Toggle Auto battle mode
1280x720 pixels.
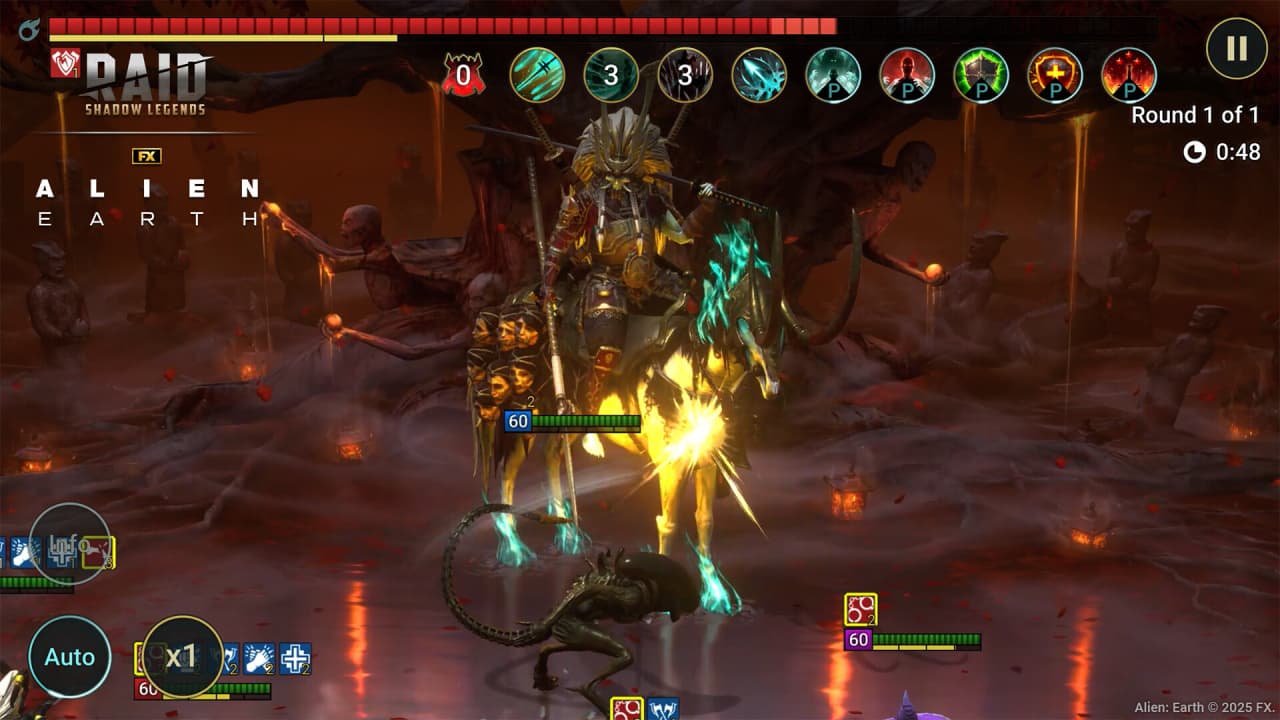point(69,657)
